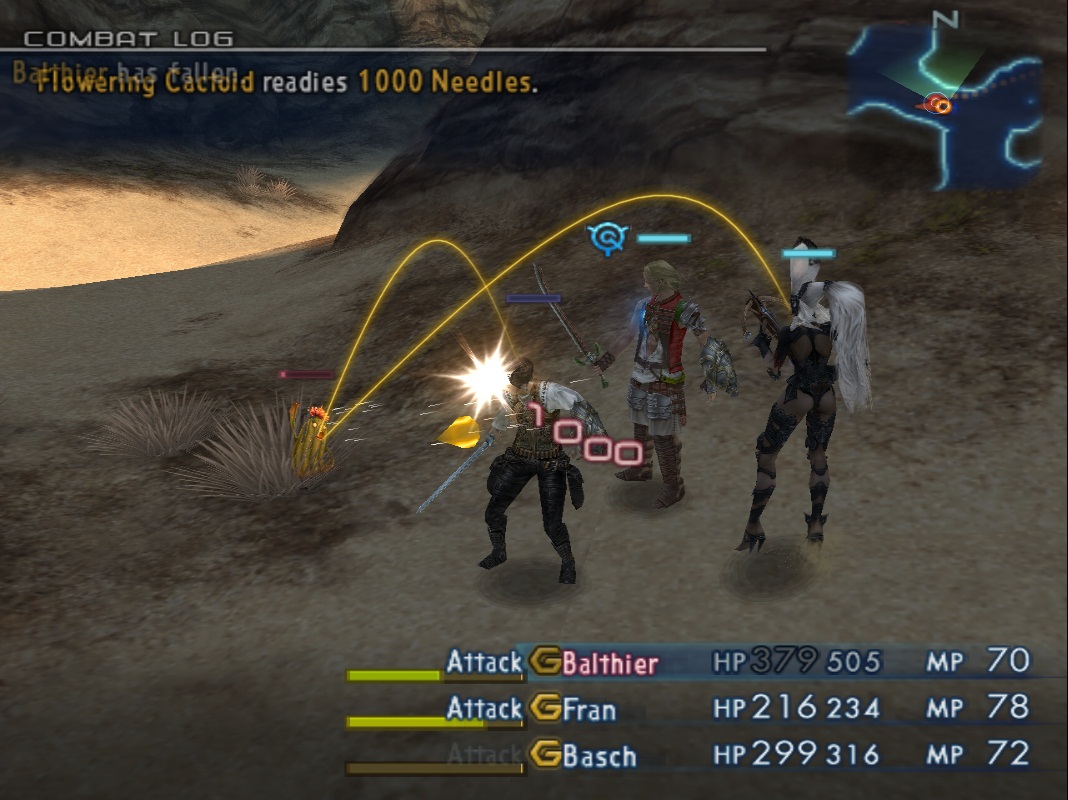Click the Combat Log header
Screen dimensions: 1068x800
(x=128, y=40)
